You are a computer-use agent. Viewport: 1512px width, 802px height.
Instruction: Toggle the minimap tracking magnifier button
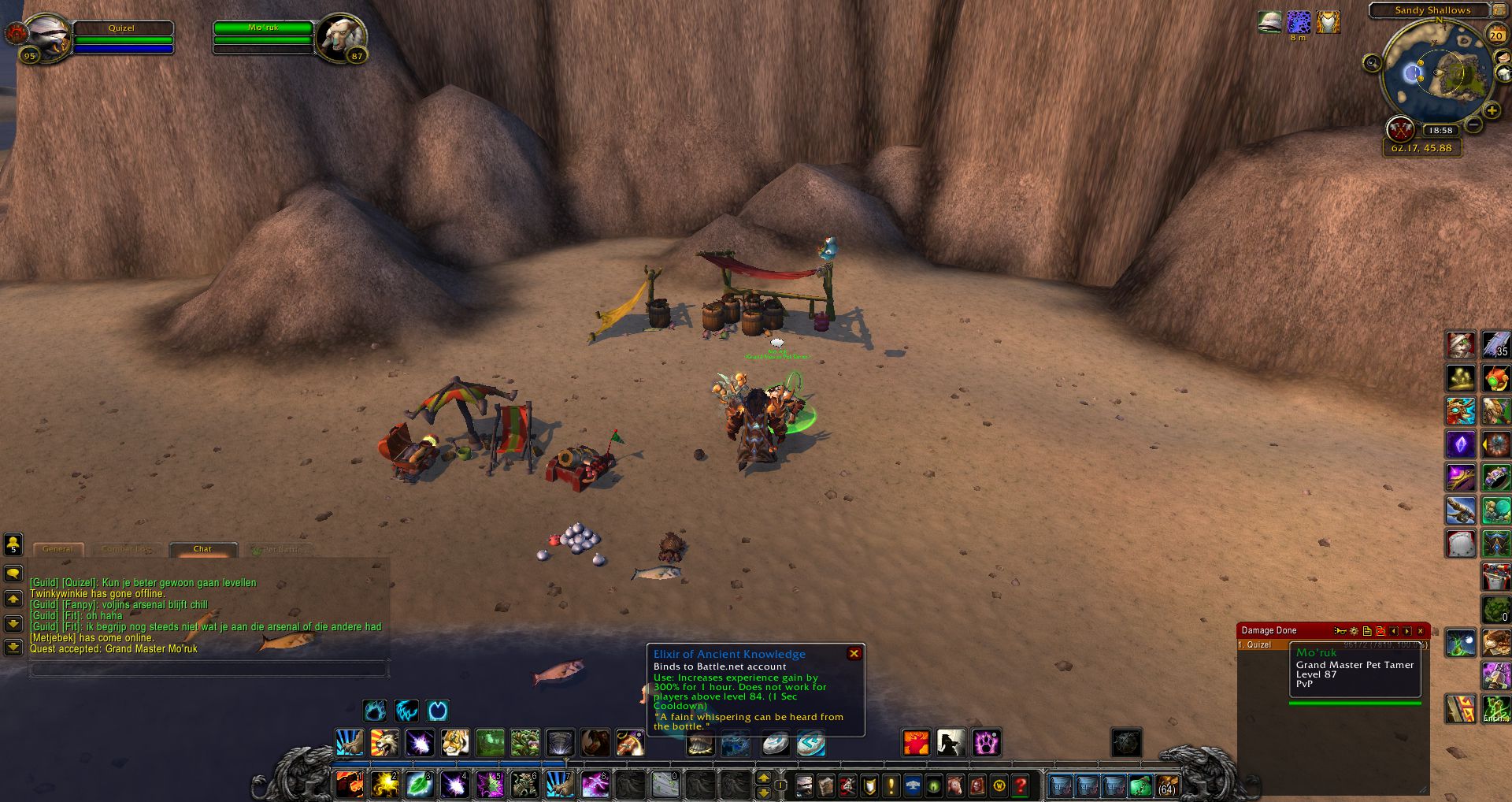tap(1373, 63)
